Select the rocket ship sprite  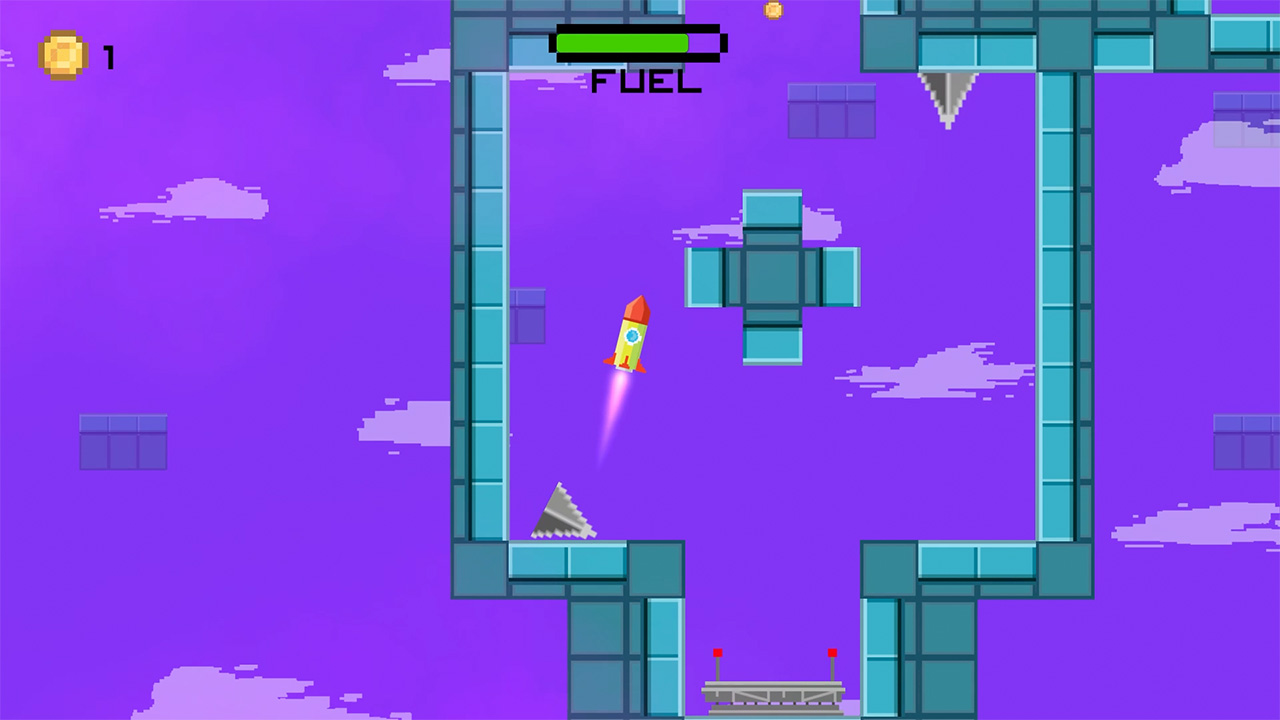coord(629,335)
